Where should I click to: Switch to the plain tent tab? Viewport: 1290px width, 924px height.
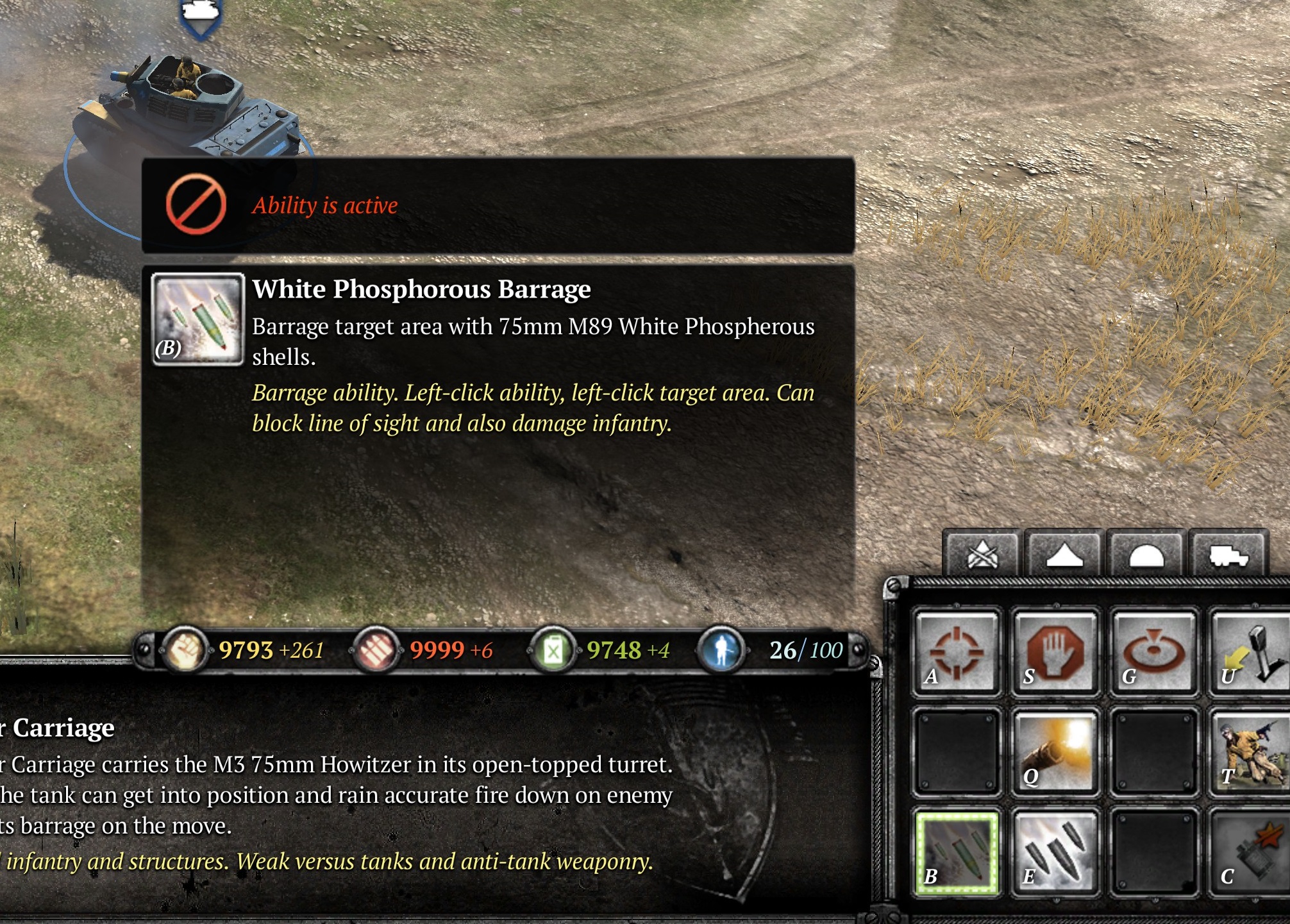click(1064, 554)
